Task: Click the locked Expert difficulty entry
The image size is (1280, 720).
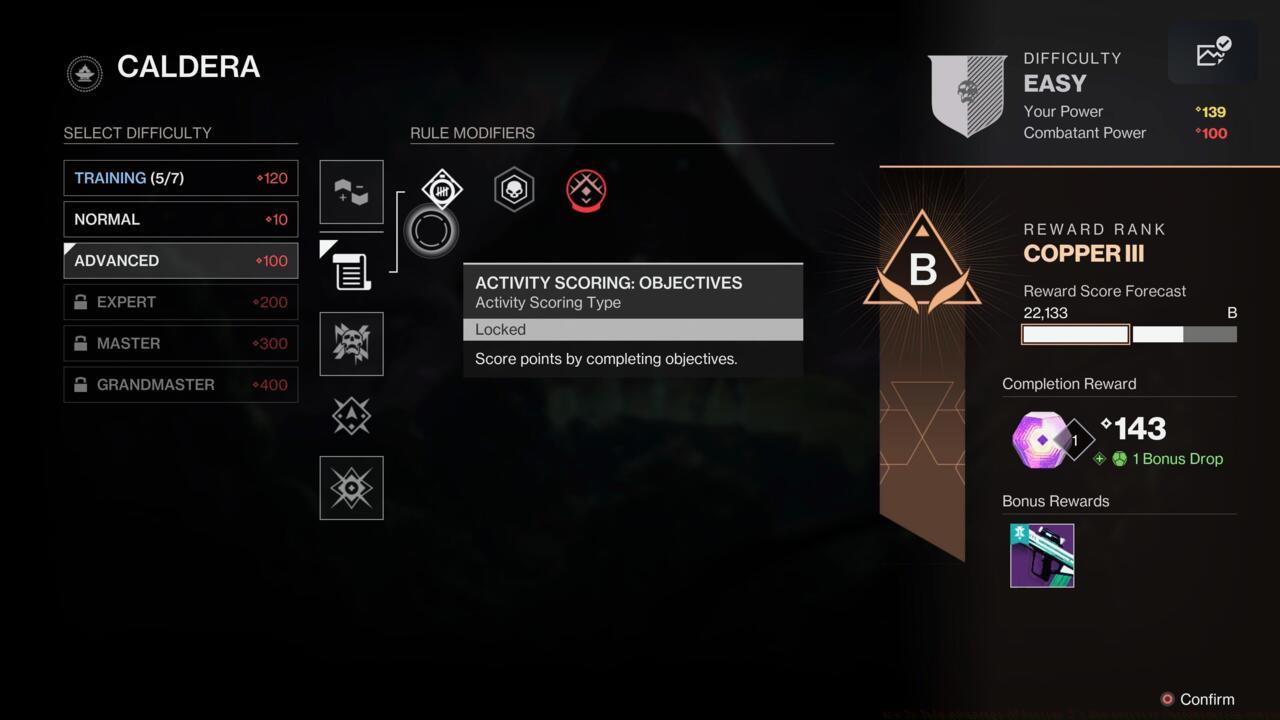Action: click(x=180, y=301)
